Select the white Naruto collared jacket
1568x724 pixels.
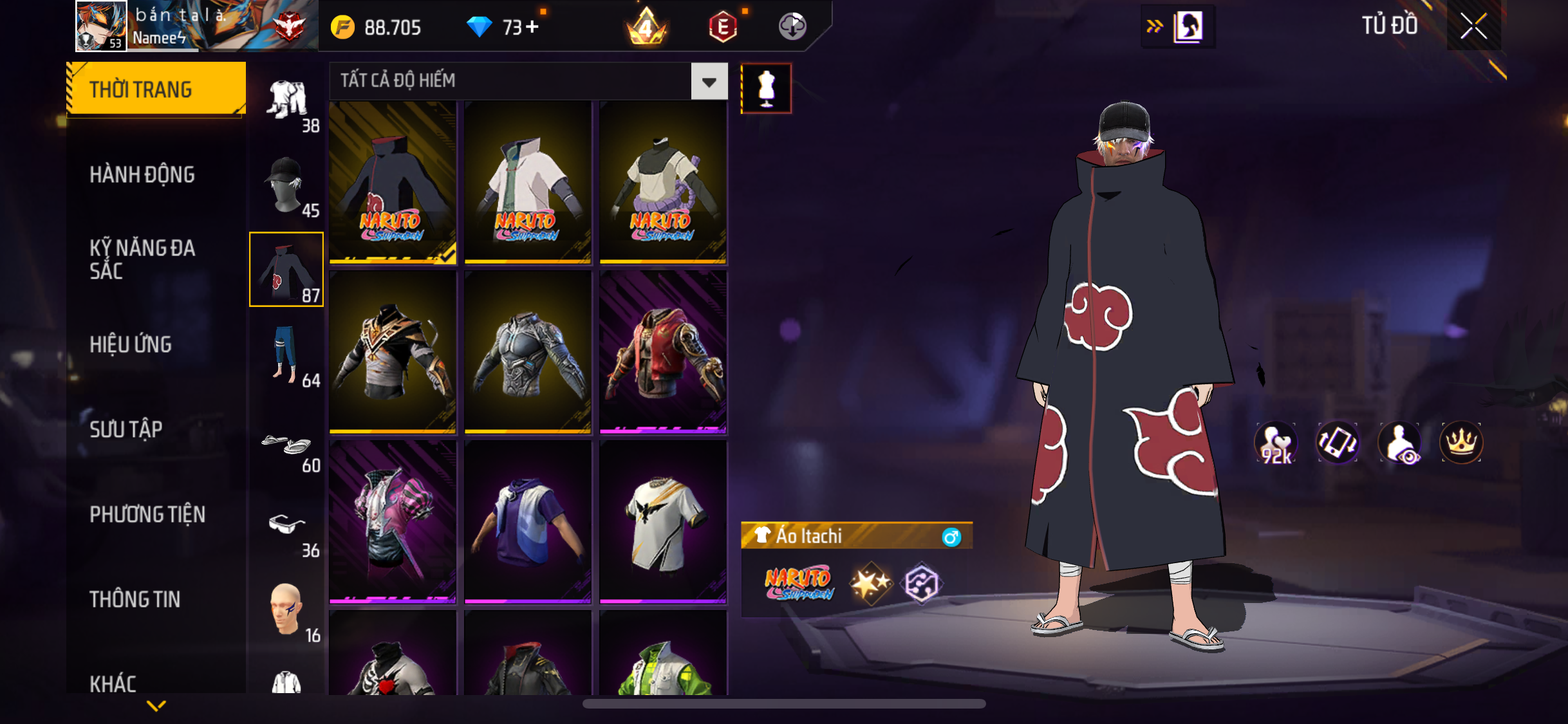[x=527, y=183]
